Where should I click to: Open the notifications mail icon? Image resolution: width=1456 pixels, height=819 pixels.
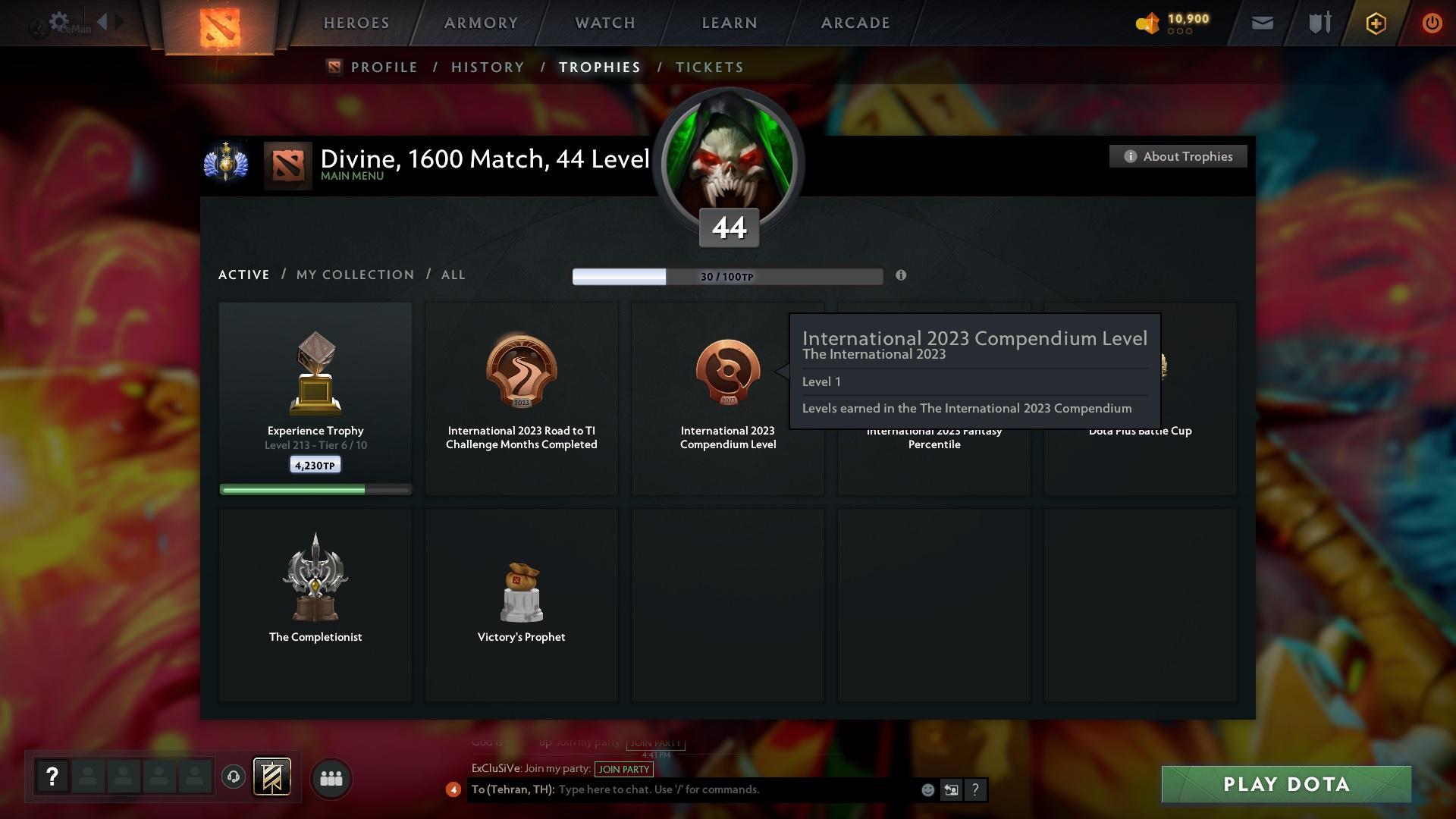pos(1261,23)
